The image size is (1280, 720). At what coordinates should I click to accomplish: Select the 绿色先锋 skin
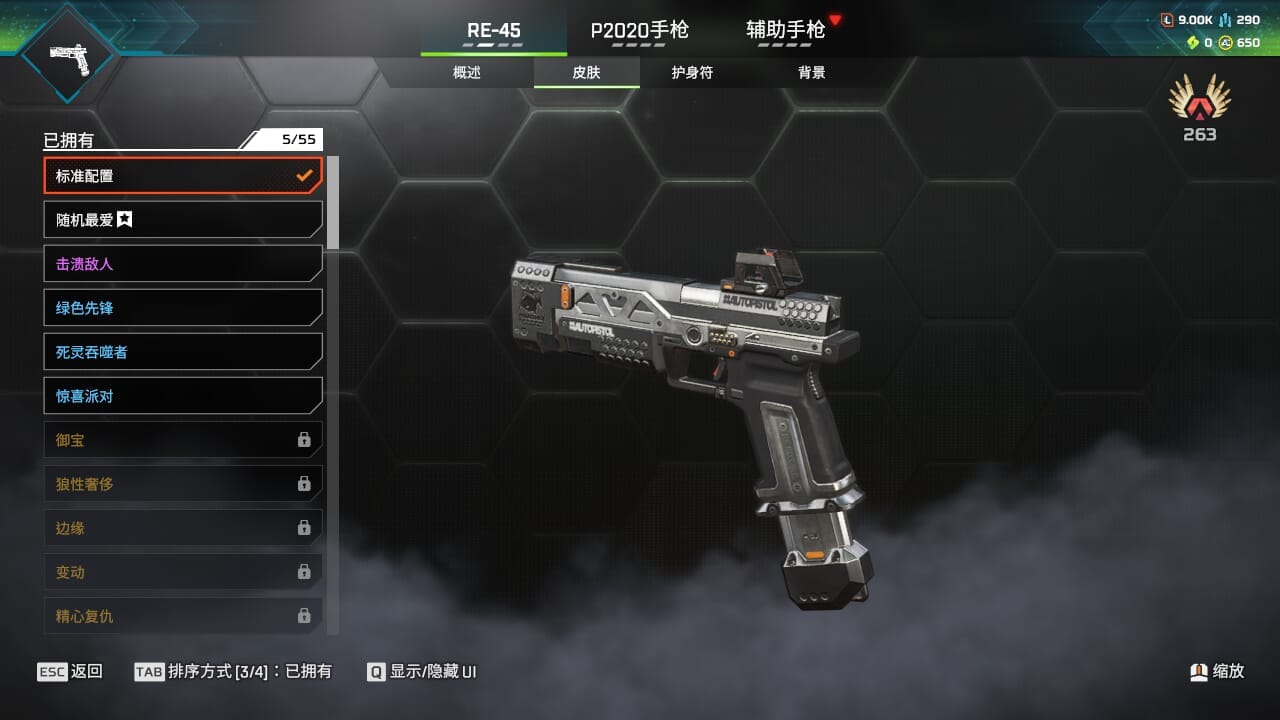point(183,308)
